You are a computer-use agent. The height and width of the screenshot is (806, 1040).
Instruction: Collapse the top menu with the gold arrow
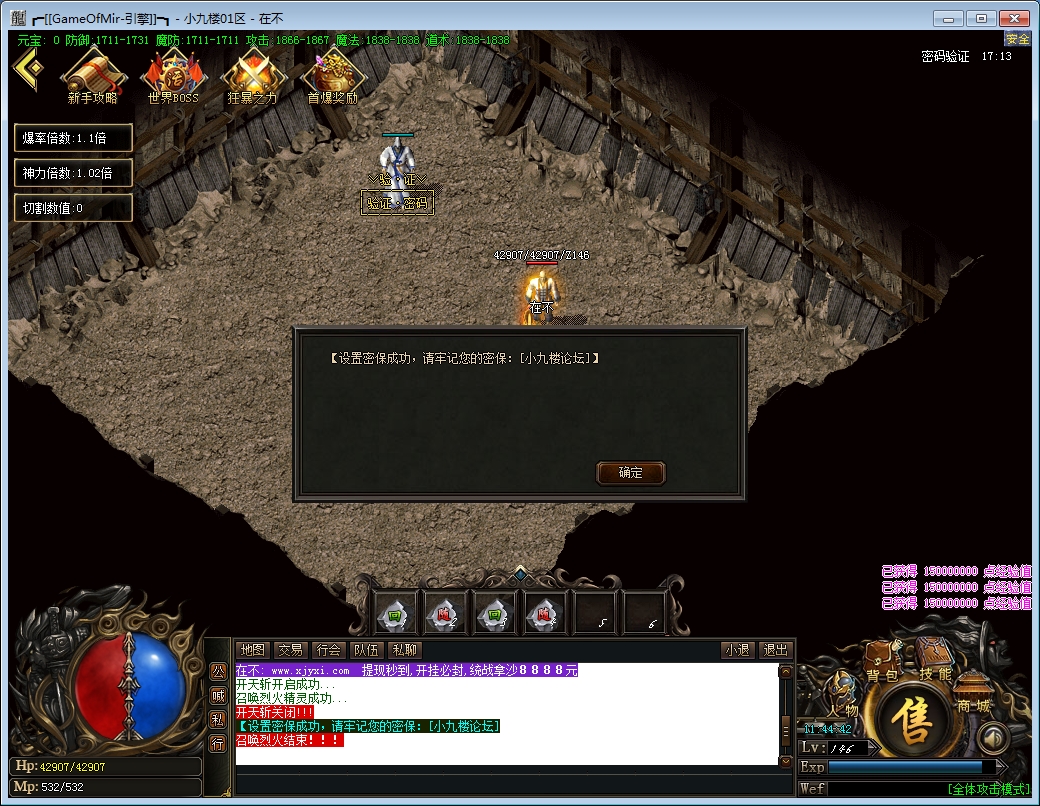coord(30,68)
